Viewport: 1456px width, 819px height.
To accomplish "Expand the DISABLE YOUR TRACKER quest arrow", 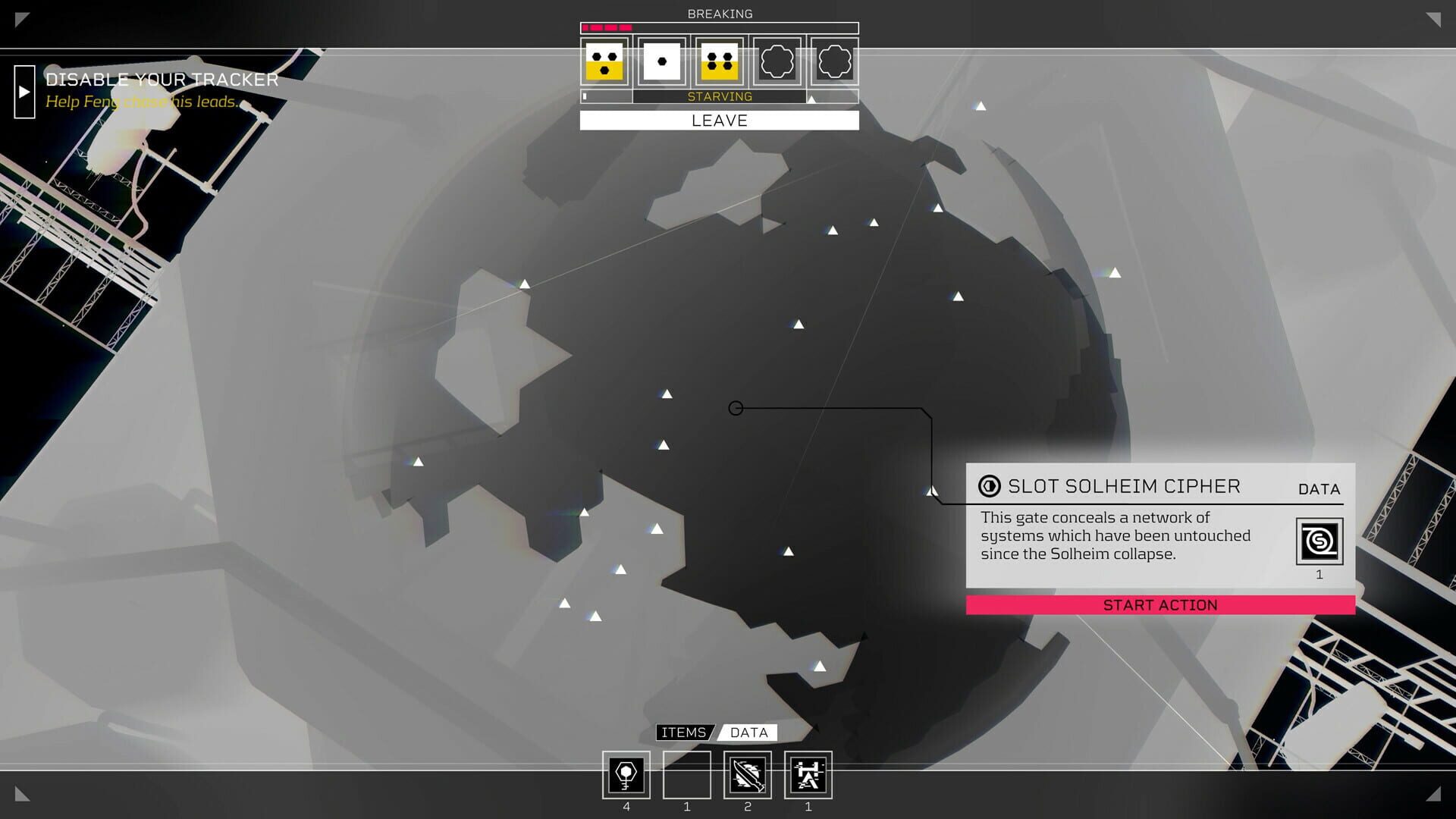I will [x=25, y=93].
